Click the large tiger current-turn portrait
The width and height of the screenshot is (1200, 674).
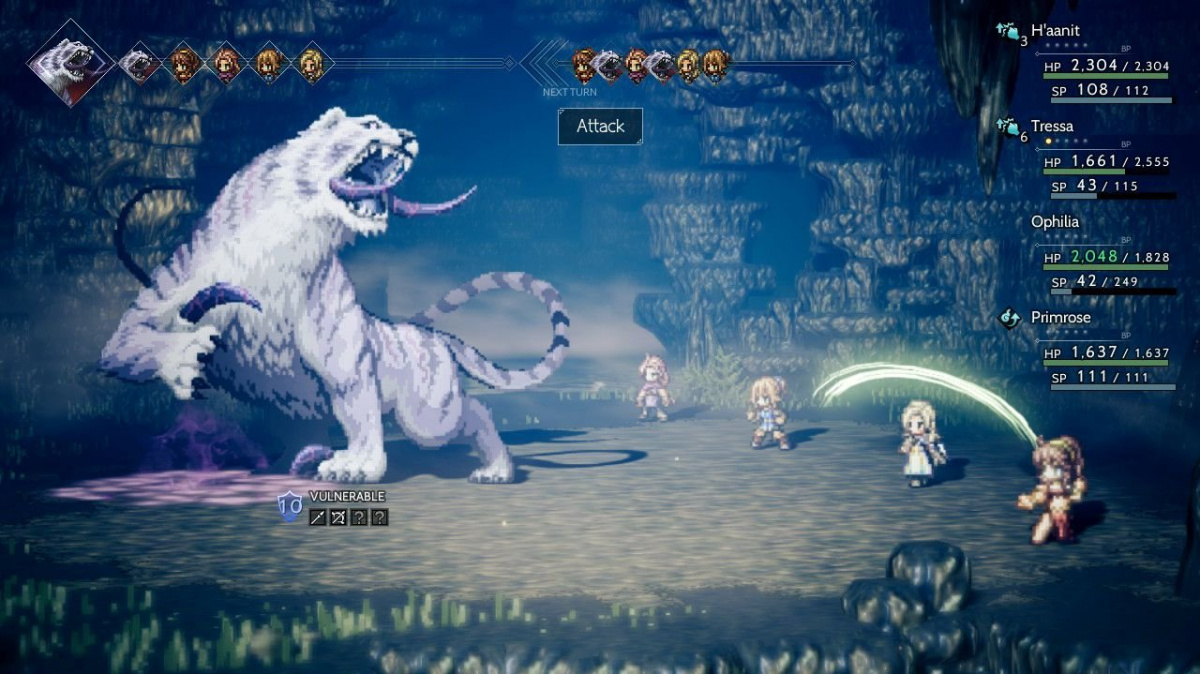(69, 63)
